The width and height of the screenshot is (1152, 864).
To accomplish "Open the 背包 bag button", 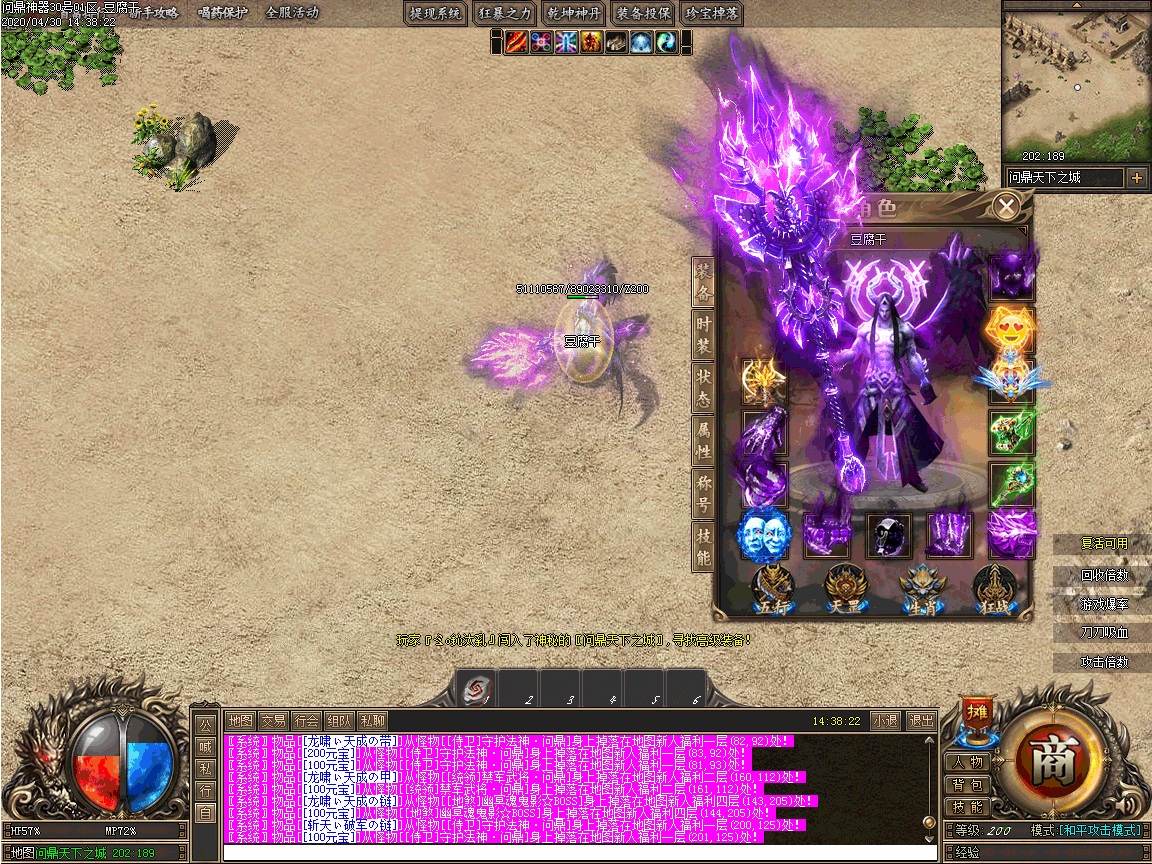I will (x=967, y=785).
